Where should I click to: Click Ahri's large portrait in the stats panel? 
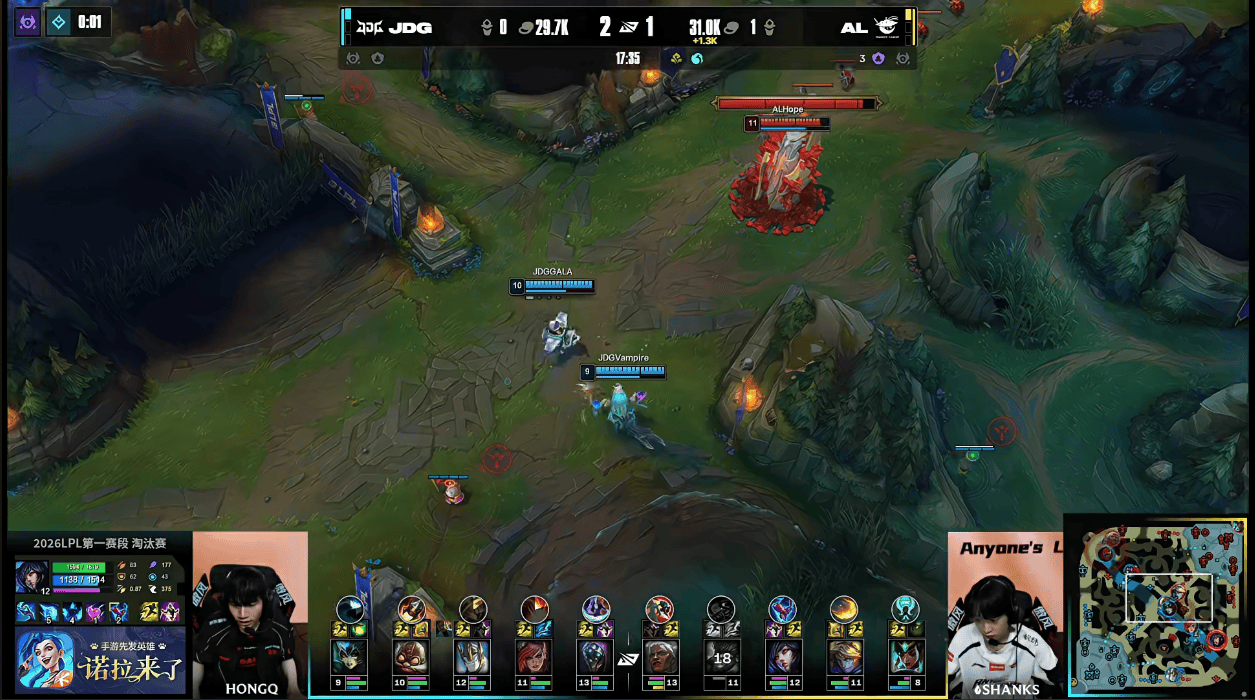[31, 577]
